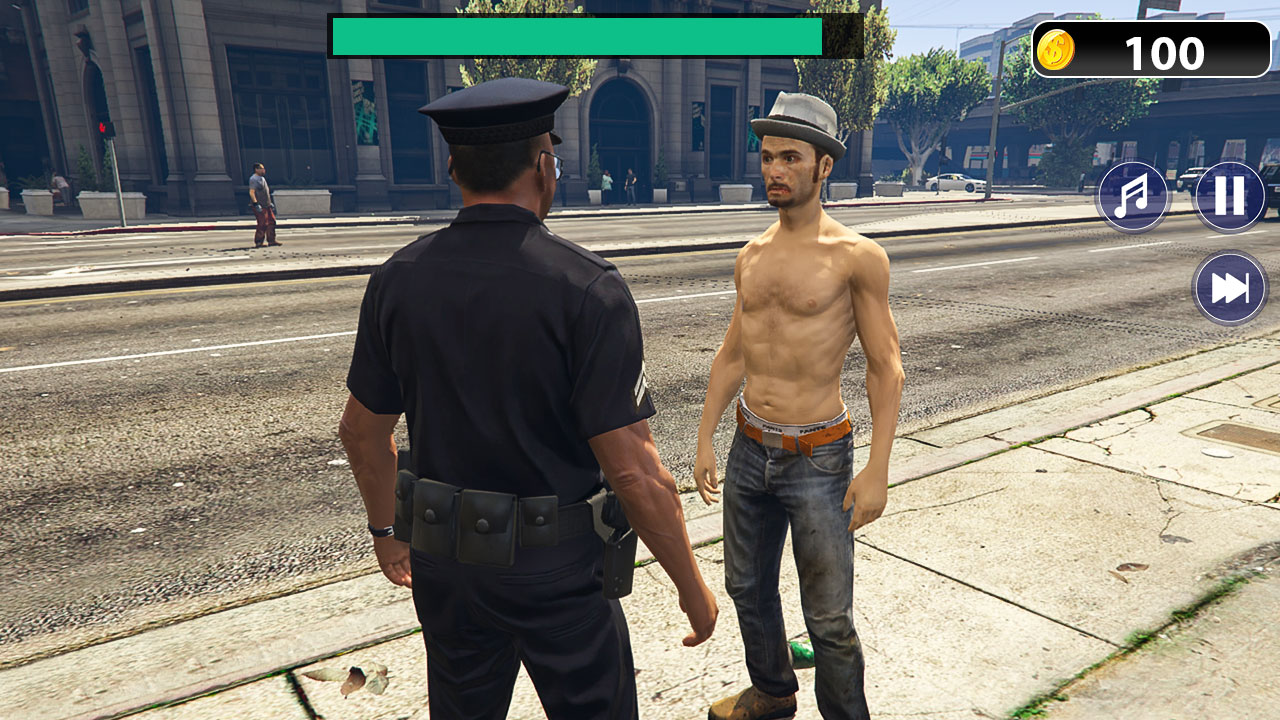Image resolution: width=1280 pixels, height=720 pixels.
Task: Toggle the music note button
Action: [1133, 196]
